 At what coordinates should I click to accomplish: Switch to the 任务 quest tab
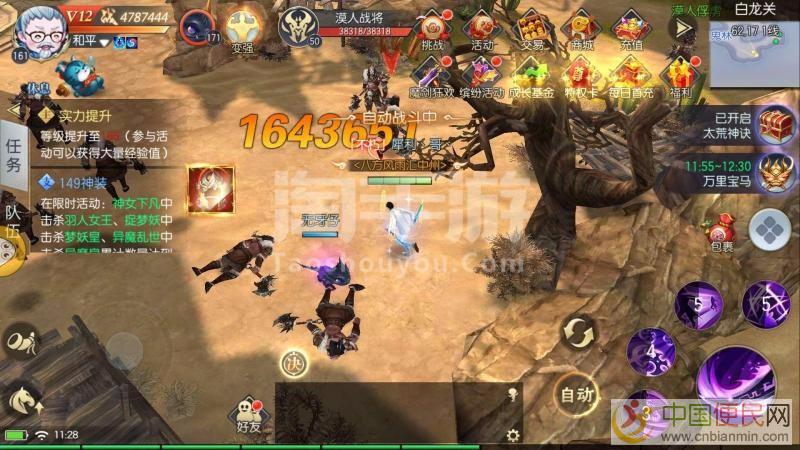click(x=13, y=157)
